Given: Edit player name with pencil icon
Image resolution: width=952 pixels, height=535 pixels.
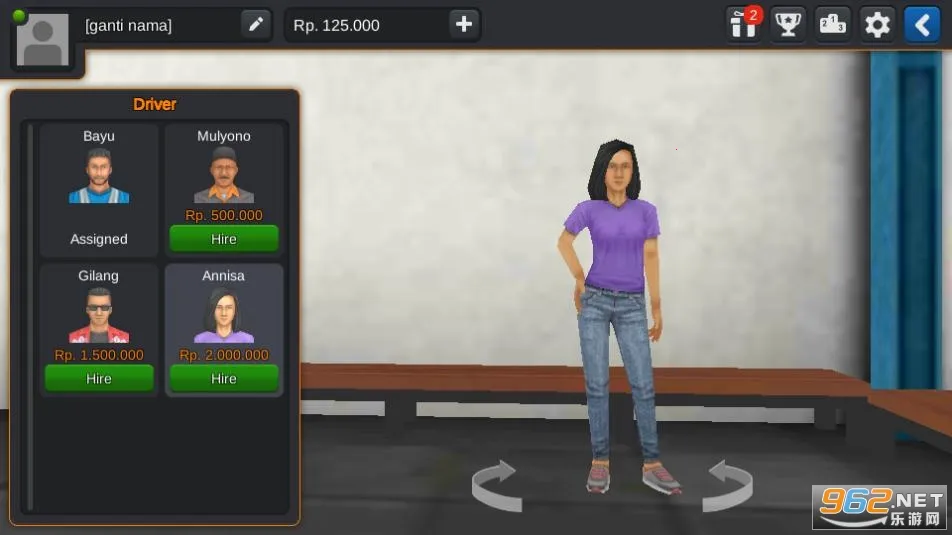Looking at the screenshot, I should pyautogui.click(x=256, y=25).
